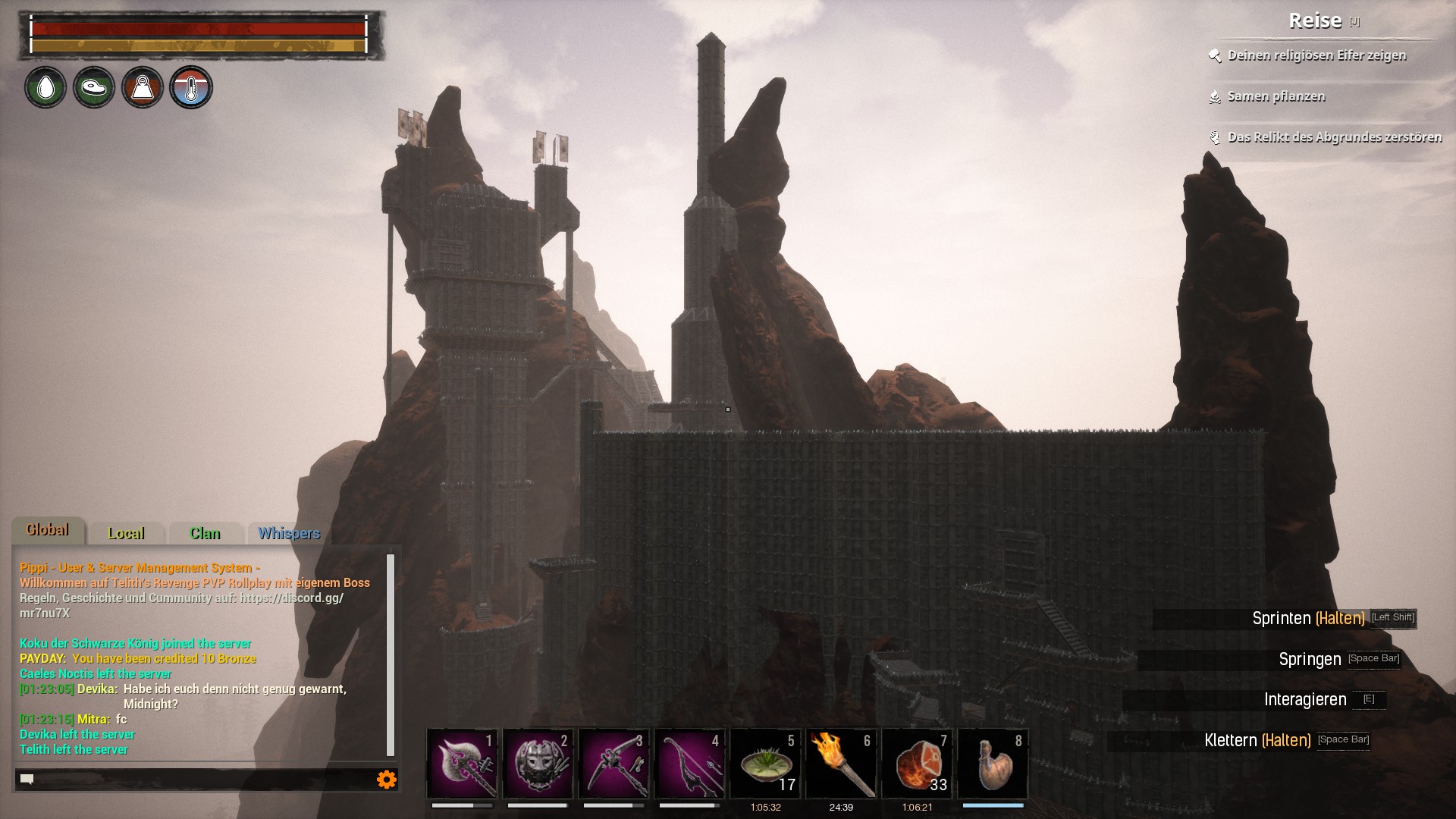Use the aloe soup bowl slot
Viewport: 1456px width, 819px height.
[x=765, y=764]
